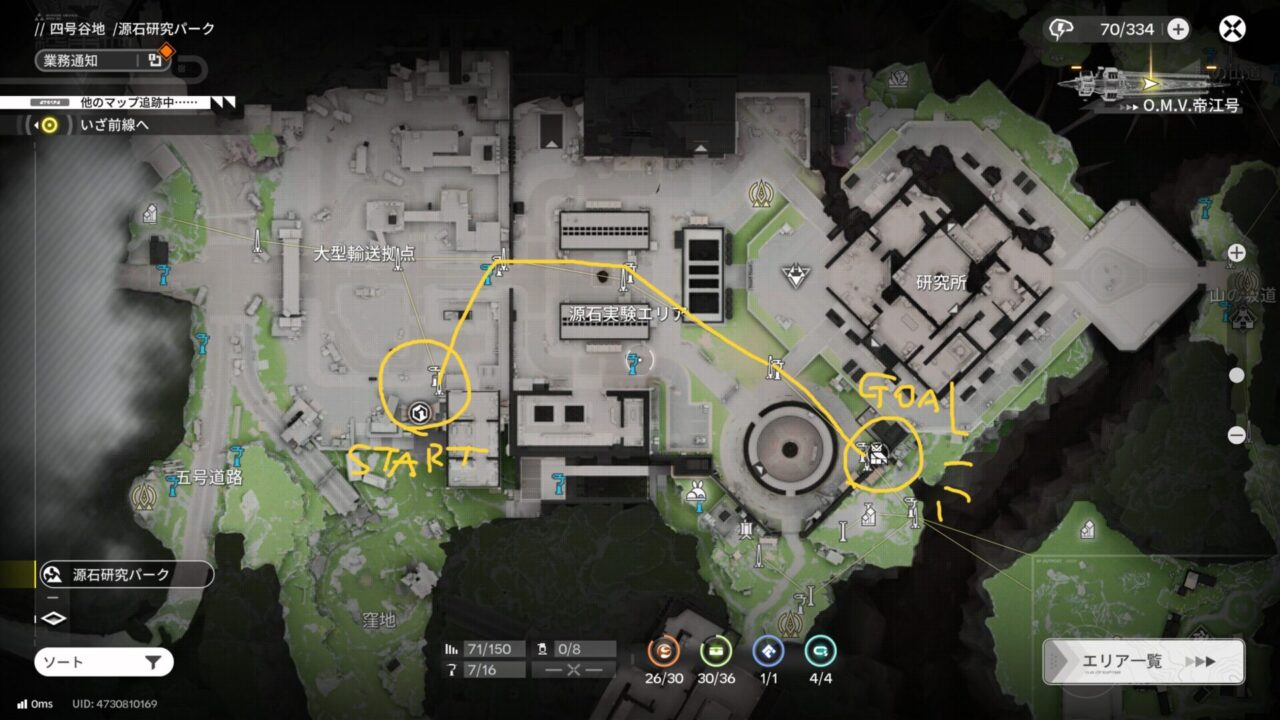
Task: Select the green chest counter showing 30/36
Action: pos(715,652)
